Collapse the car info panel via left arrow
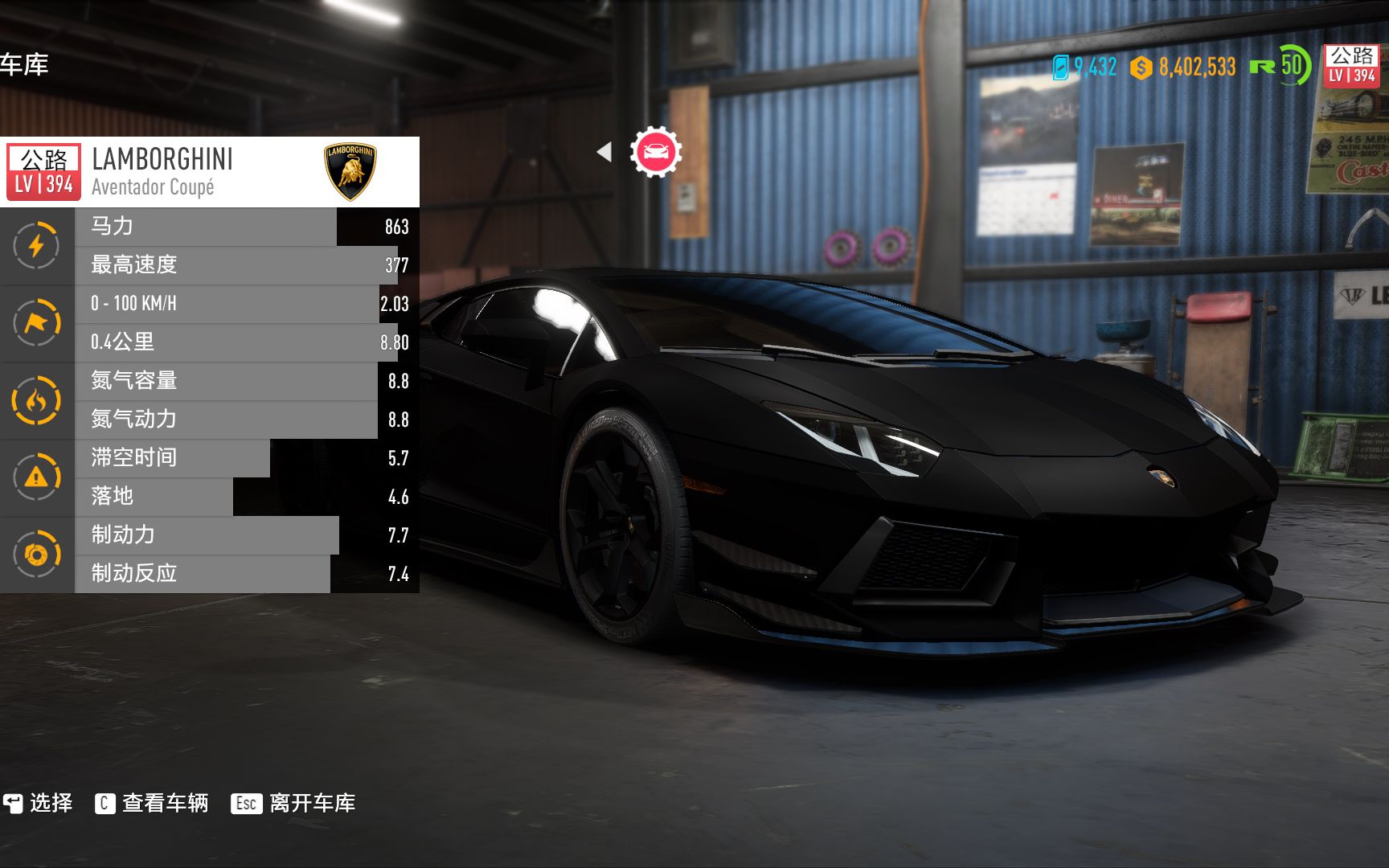Viewport: 1389px width, 868px height. 604,150
